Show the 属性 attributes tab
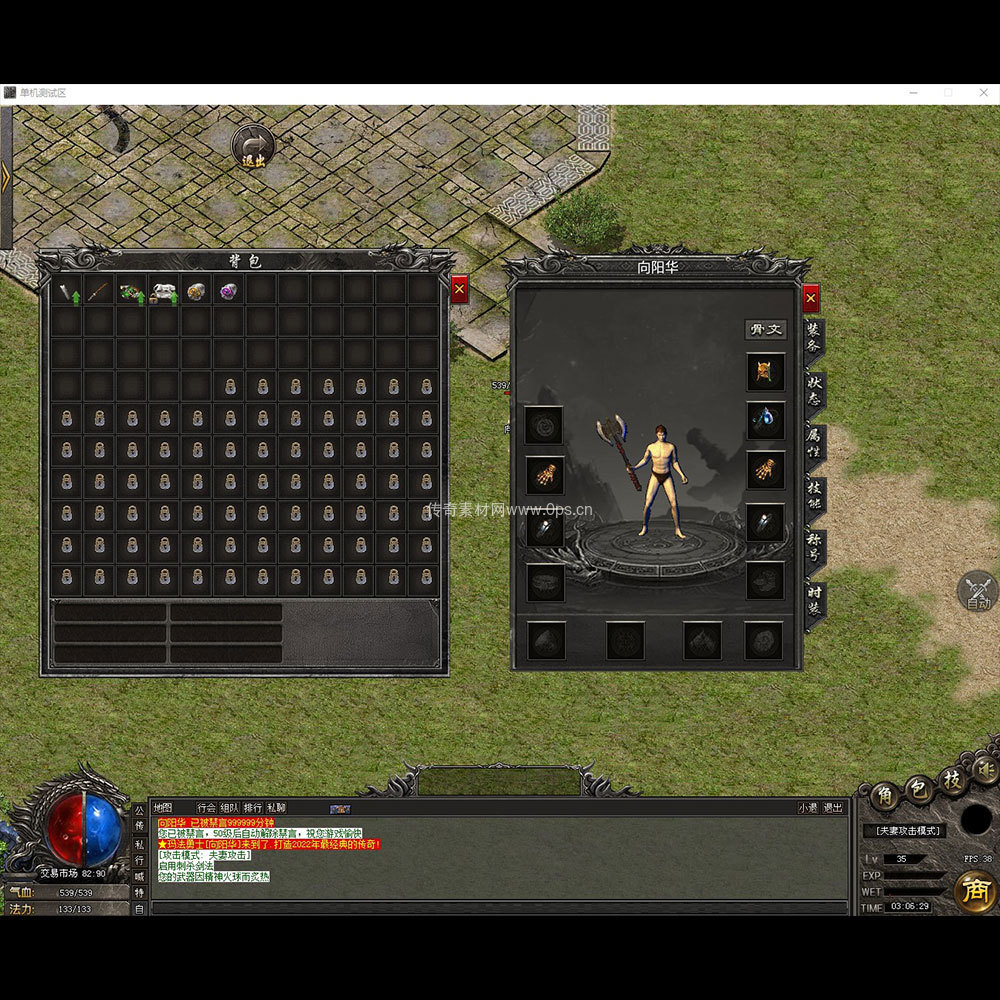 (x=814, y=442)
